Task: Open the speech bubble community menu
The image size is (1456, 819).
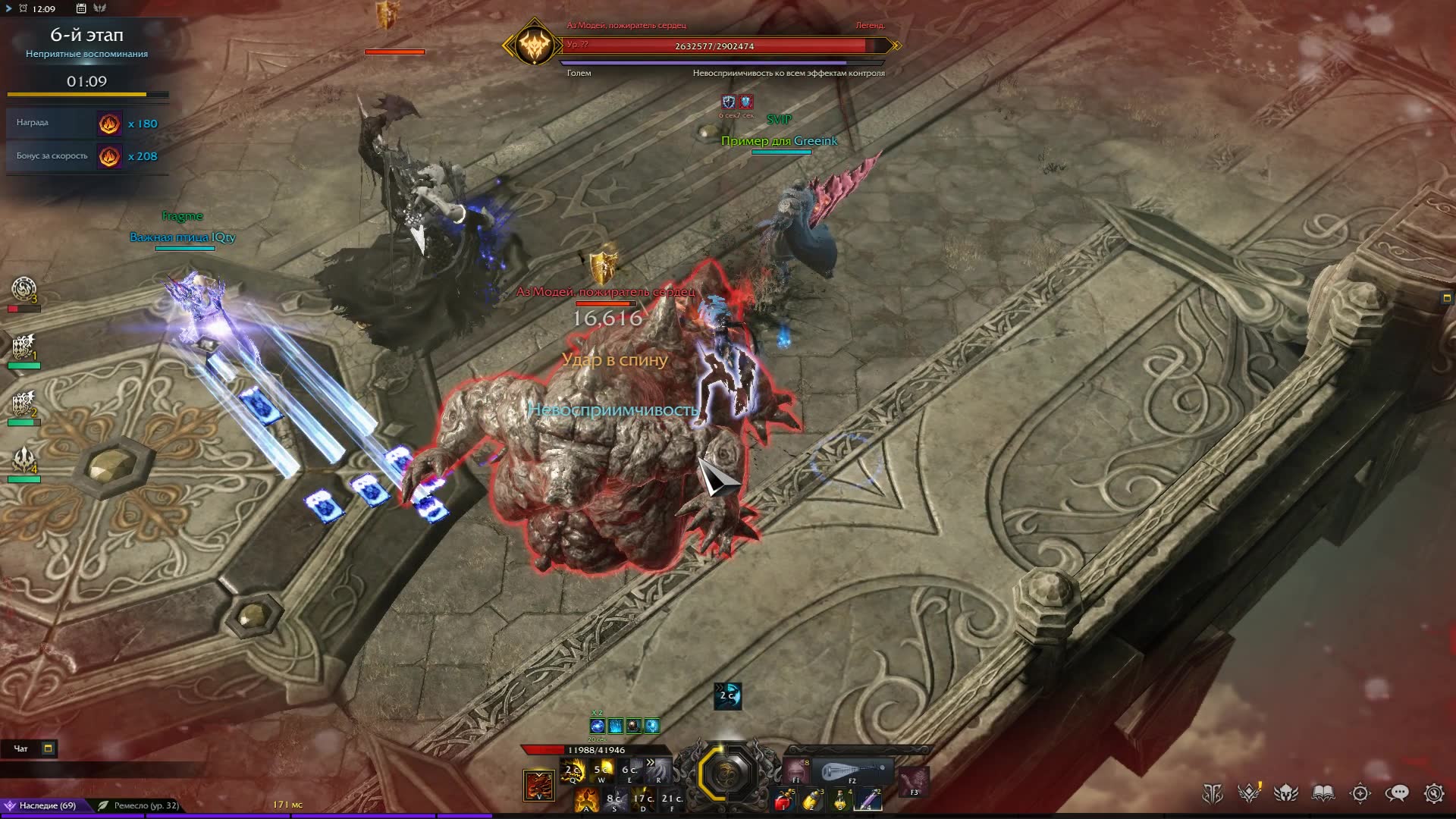Action: (x=1397, y=793)
